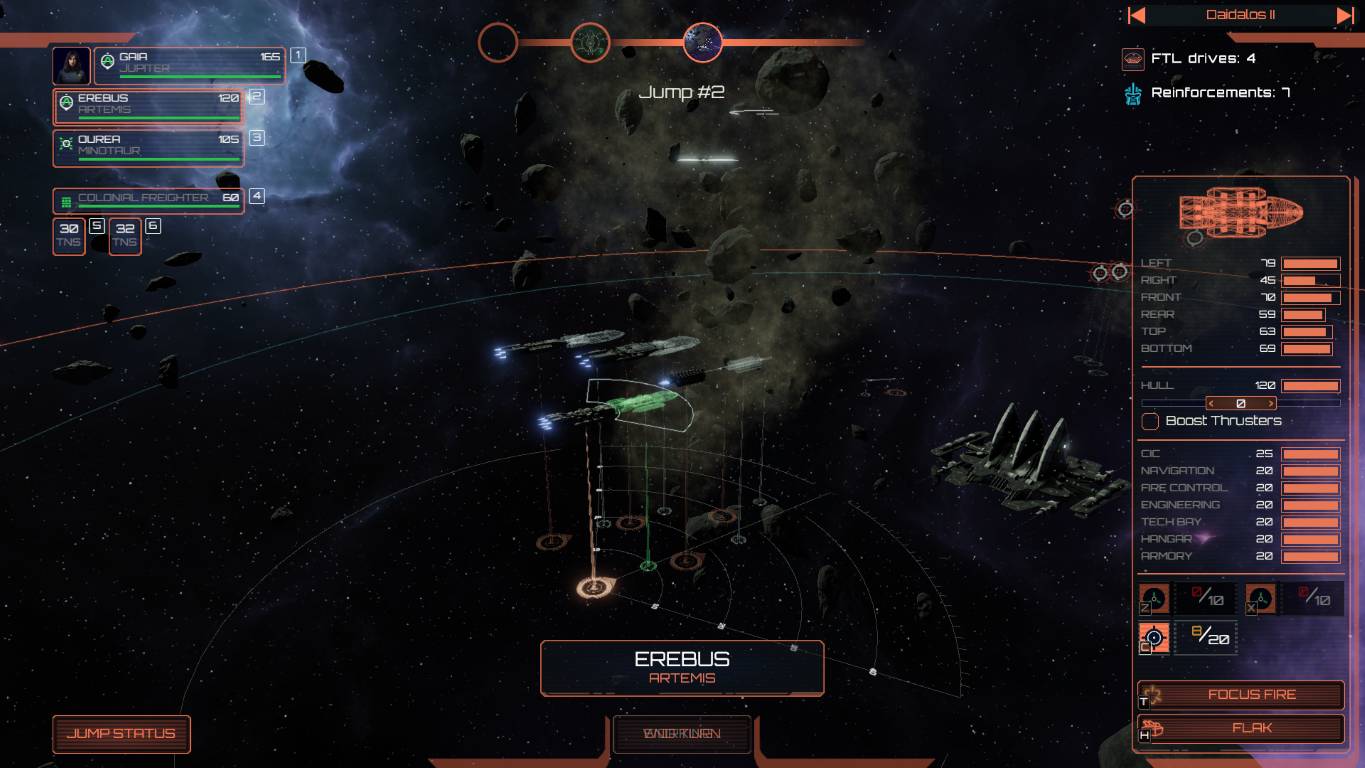Go to previous ship with left arrow

1136,15
